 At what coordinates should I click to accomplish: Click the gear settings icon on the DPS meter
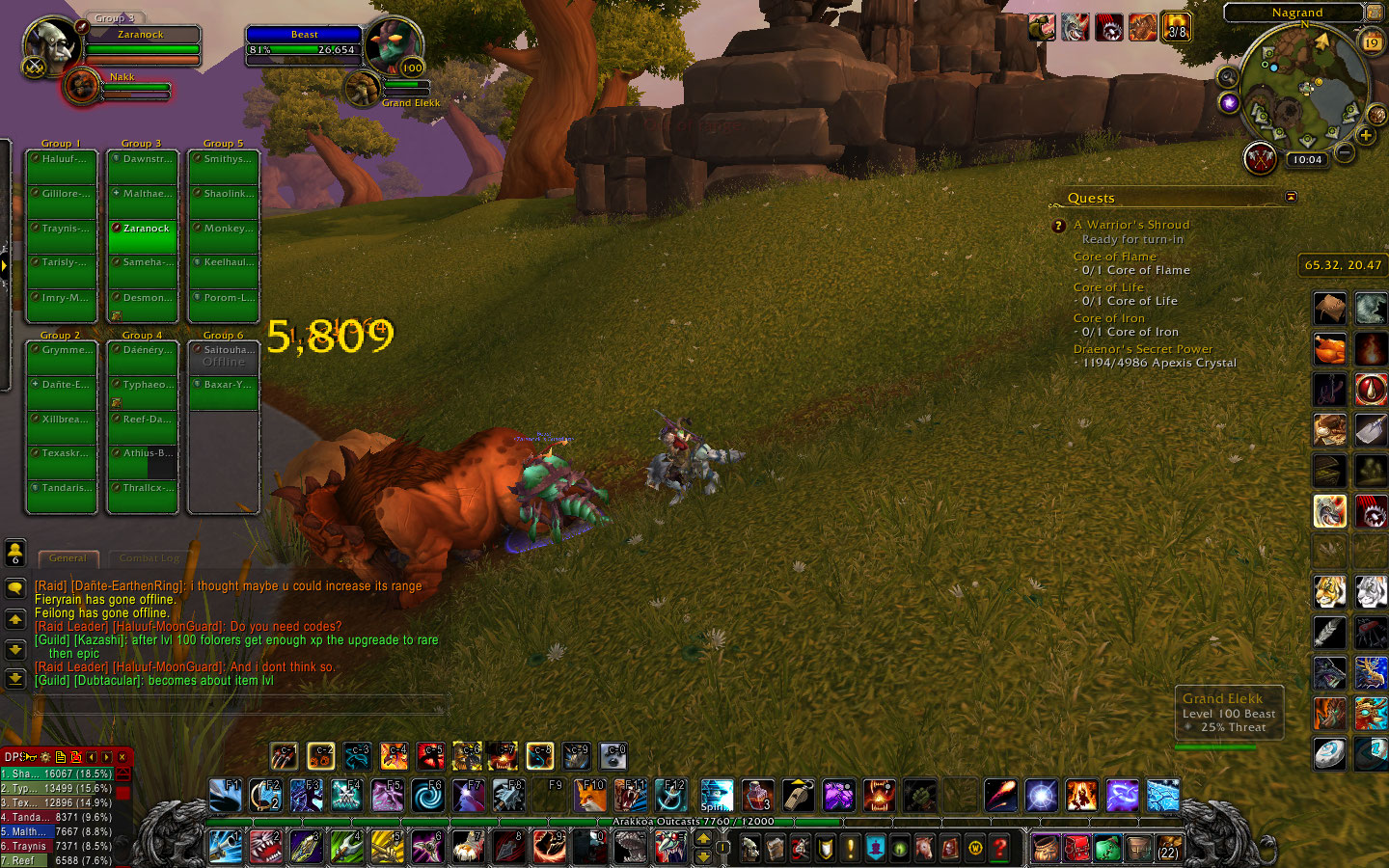45,758
